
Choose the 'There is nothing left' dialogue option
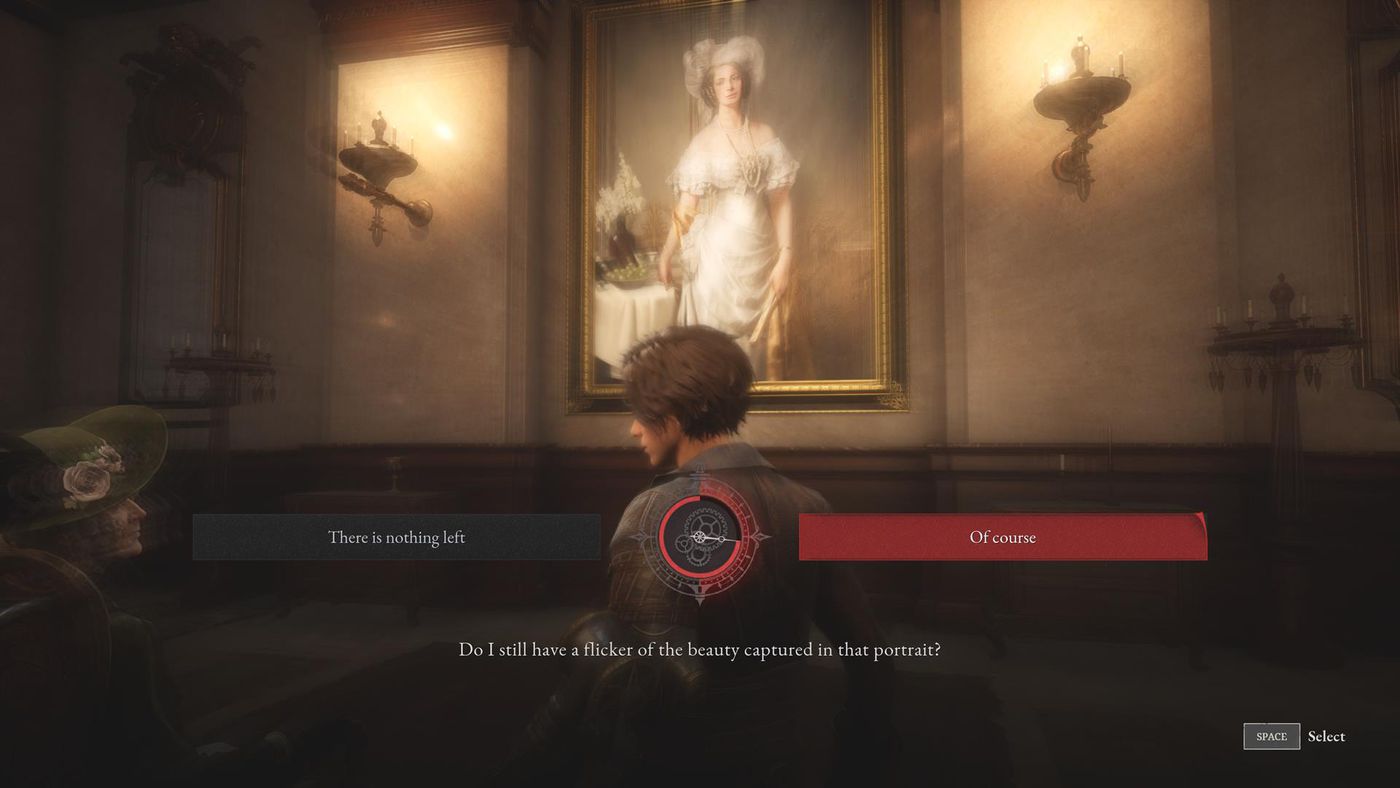(x=395, y=537)
